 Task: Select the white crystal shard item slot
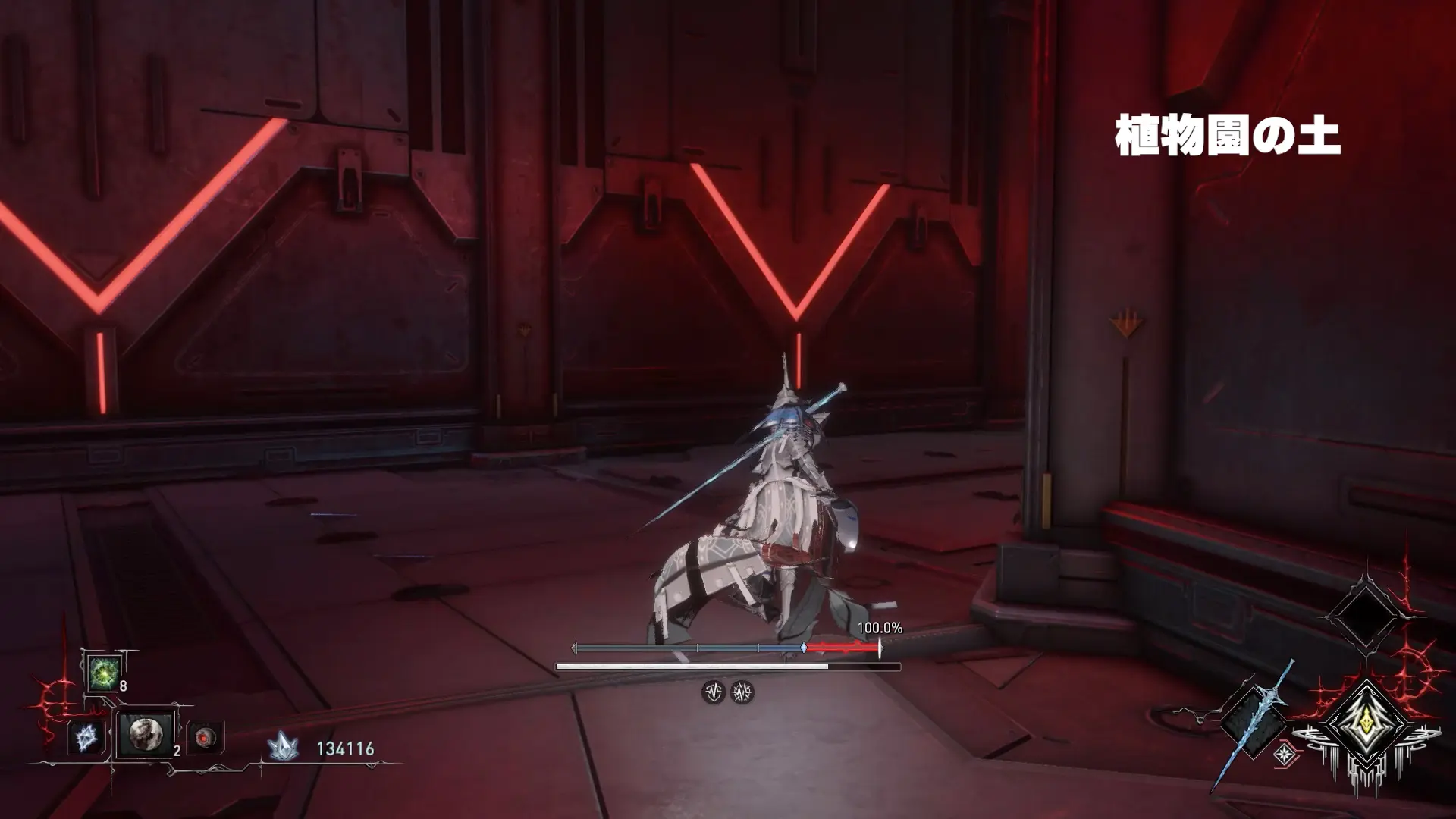coord(85,737)
